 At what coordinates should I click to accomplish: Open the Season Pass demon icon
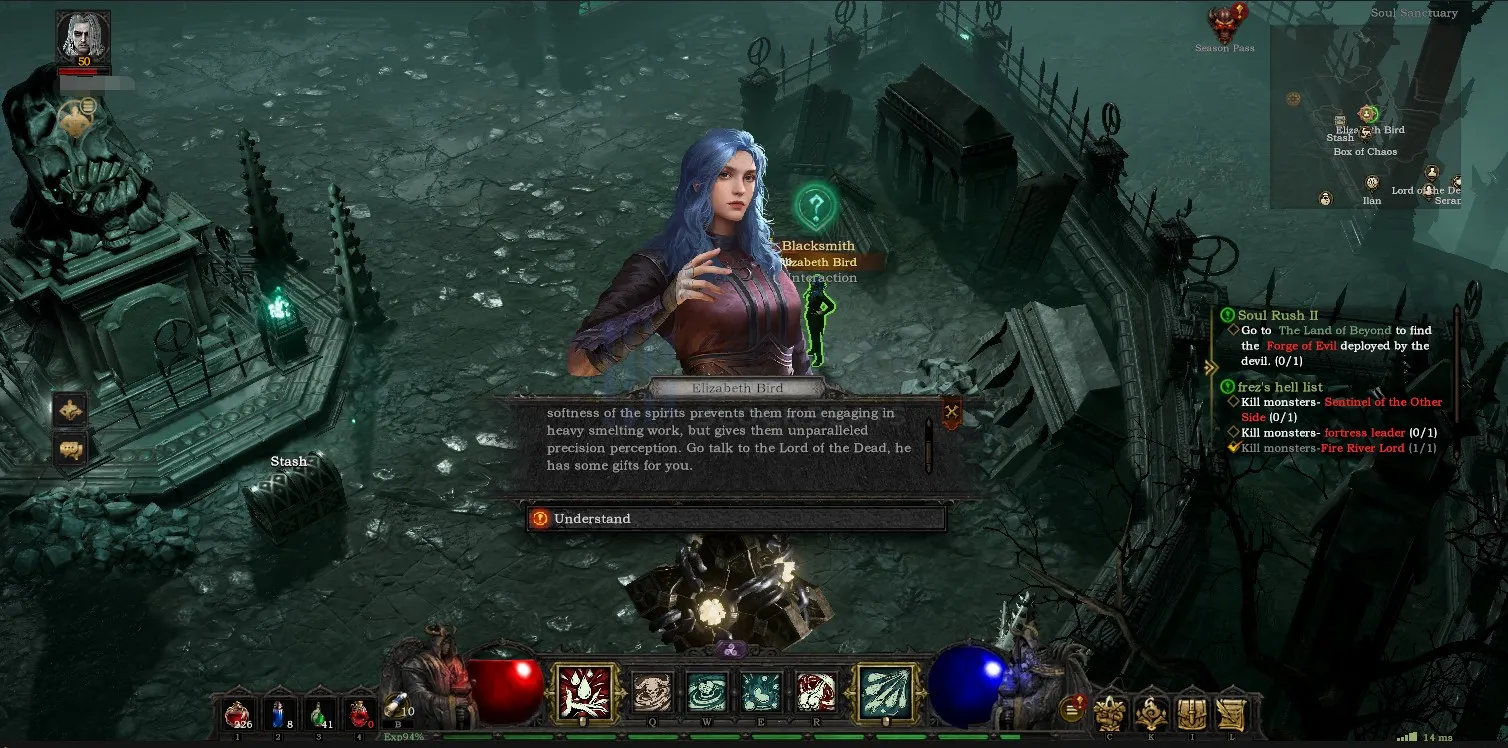pyautogui.click(x=1223, y=25)
